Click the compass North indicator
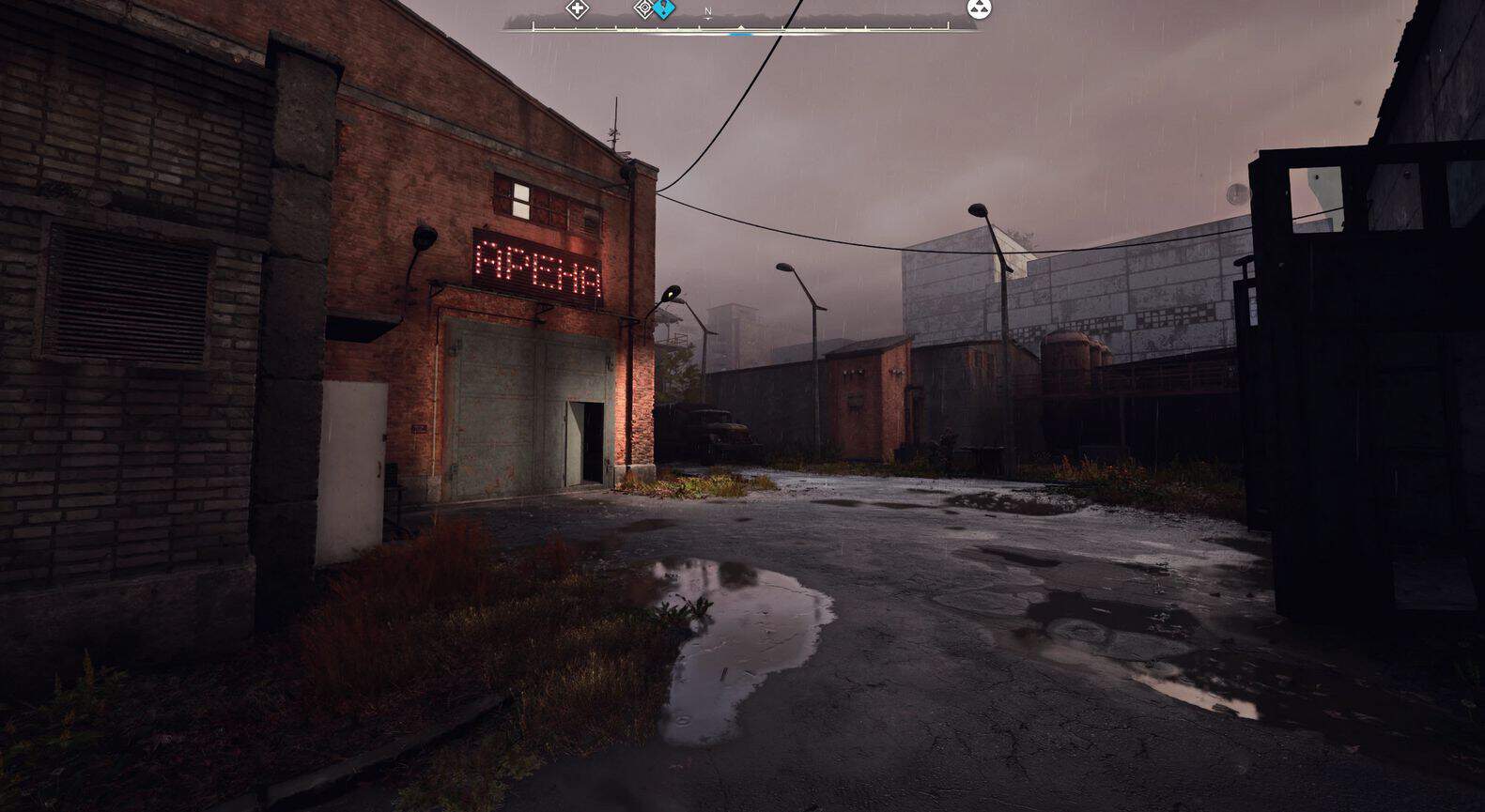This screenshot has height=812, width=1485. (708, 12)
